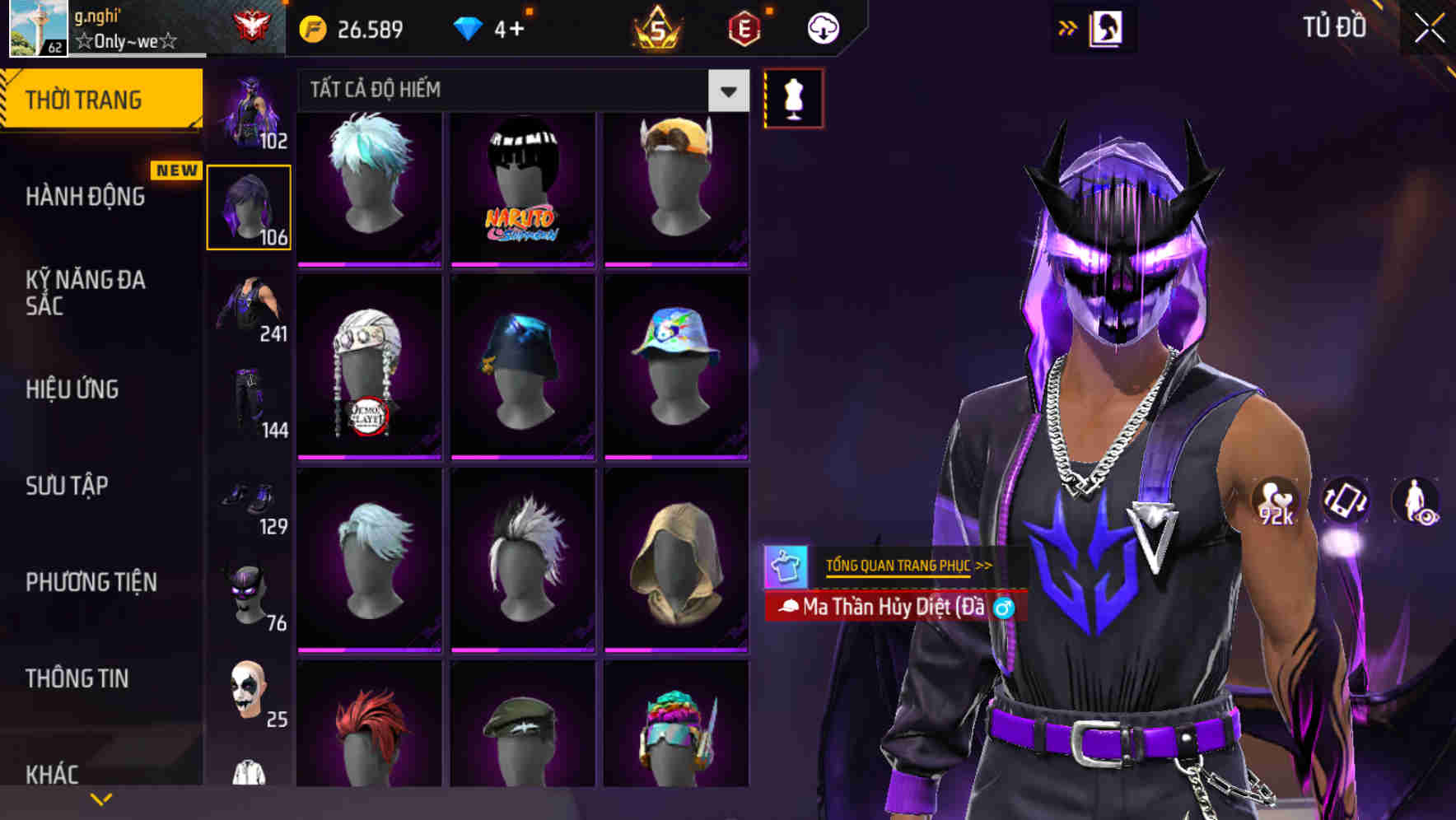Expand the sidebar with the bottom down arrow
This screenshot has height=820, width=1456.
100,798
